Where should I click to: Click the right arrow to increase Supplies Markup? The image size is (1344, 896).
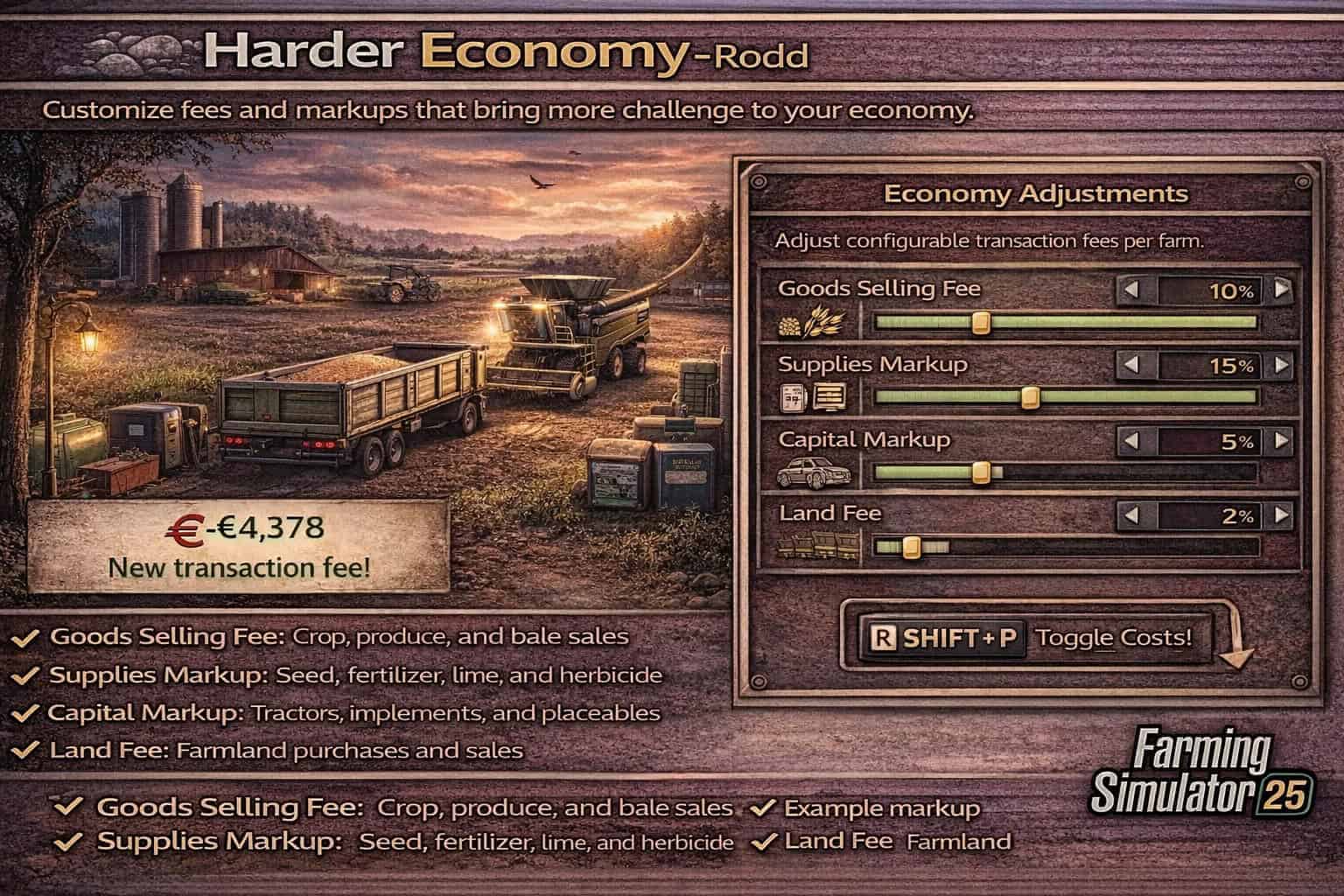[x=1283, y=365]
